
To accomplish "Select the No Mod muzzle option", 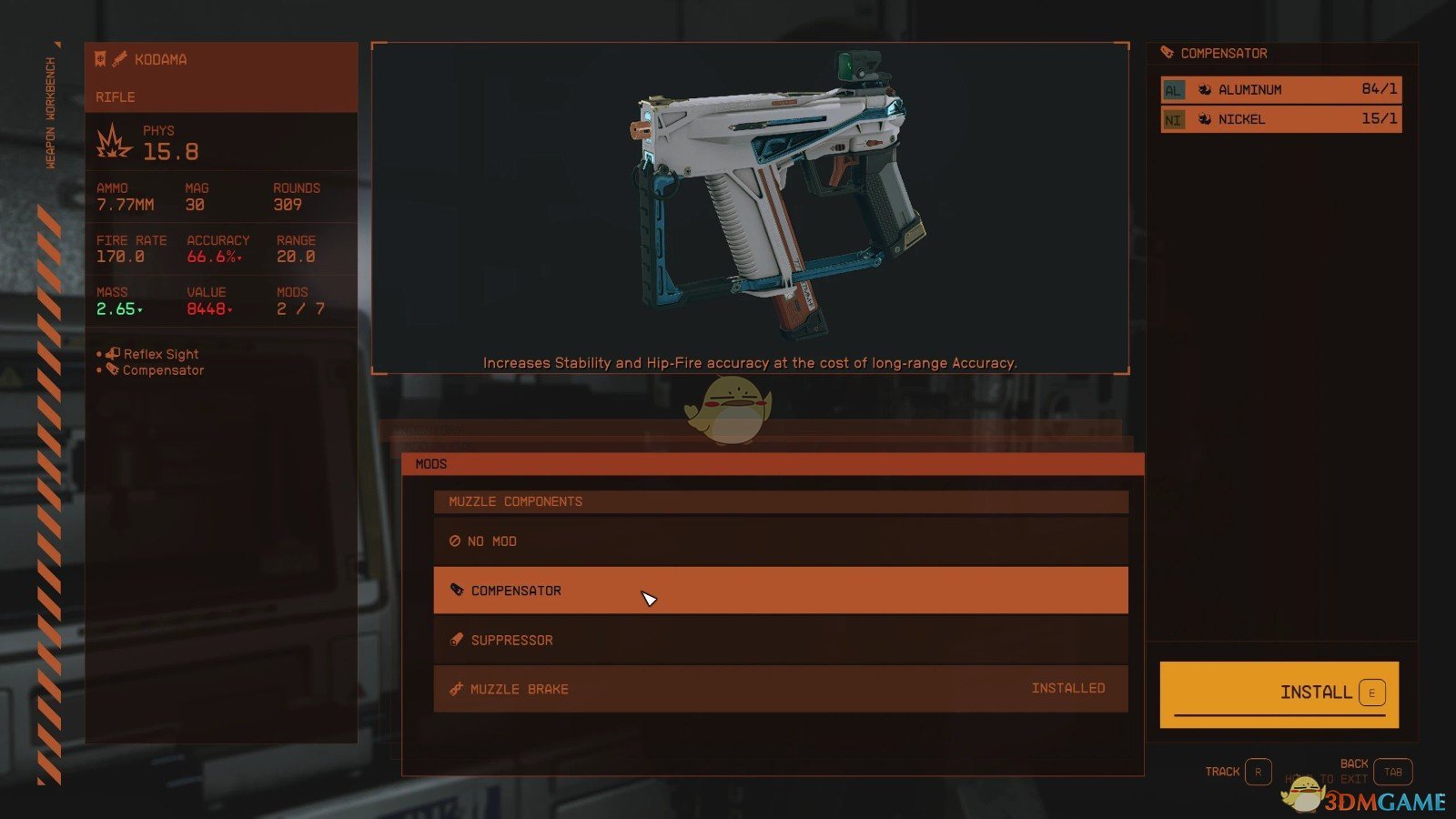I will pos(780,541).
